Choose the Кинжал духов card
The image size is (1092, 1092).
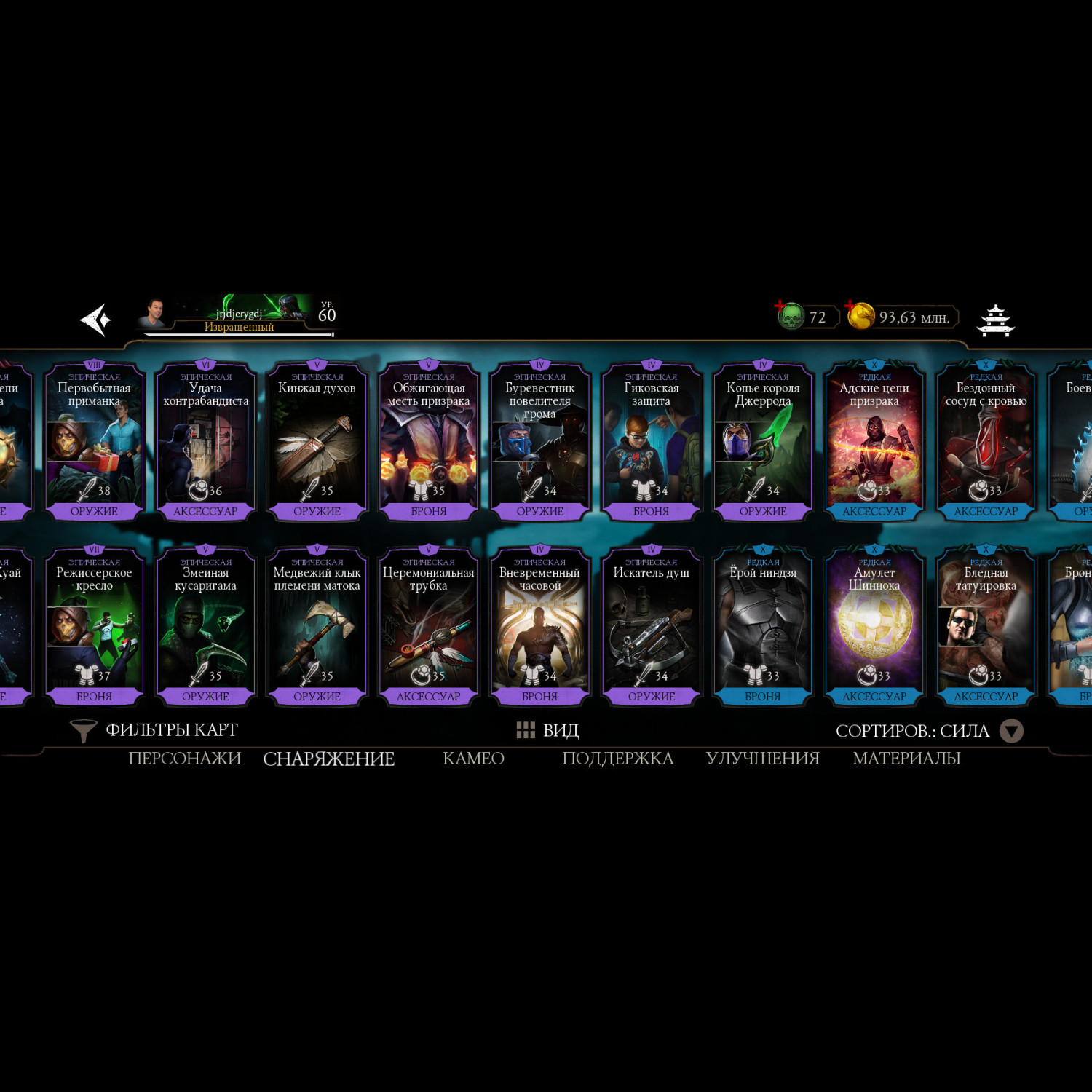(x=317, y=441)
